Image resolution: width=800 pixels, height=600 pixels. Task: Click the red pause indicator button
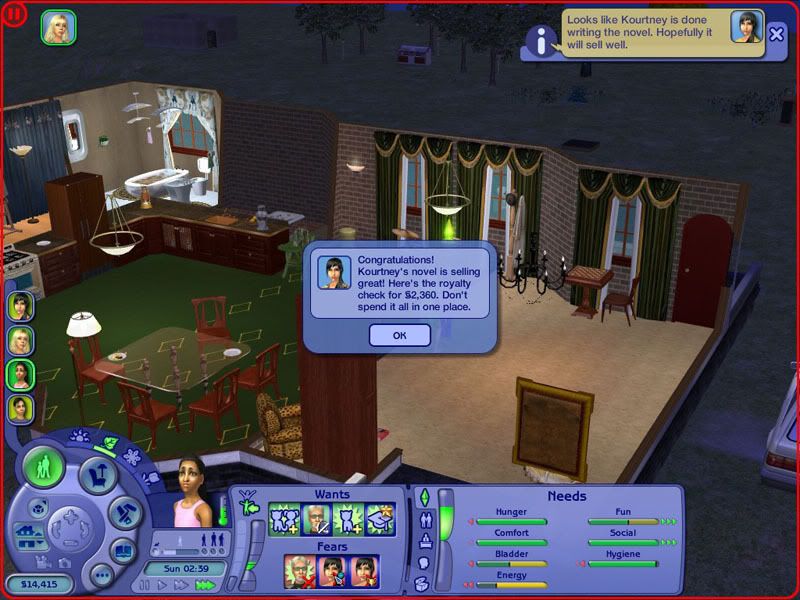[x=17, y=18]
